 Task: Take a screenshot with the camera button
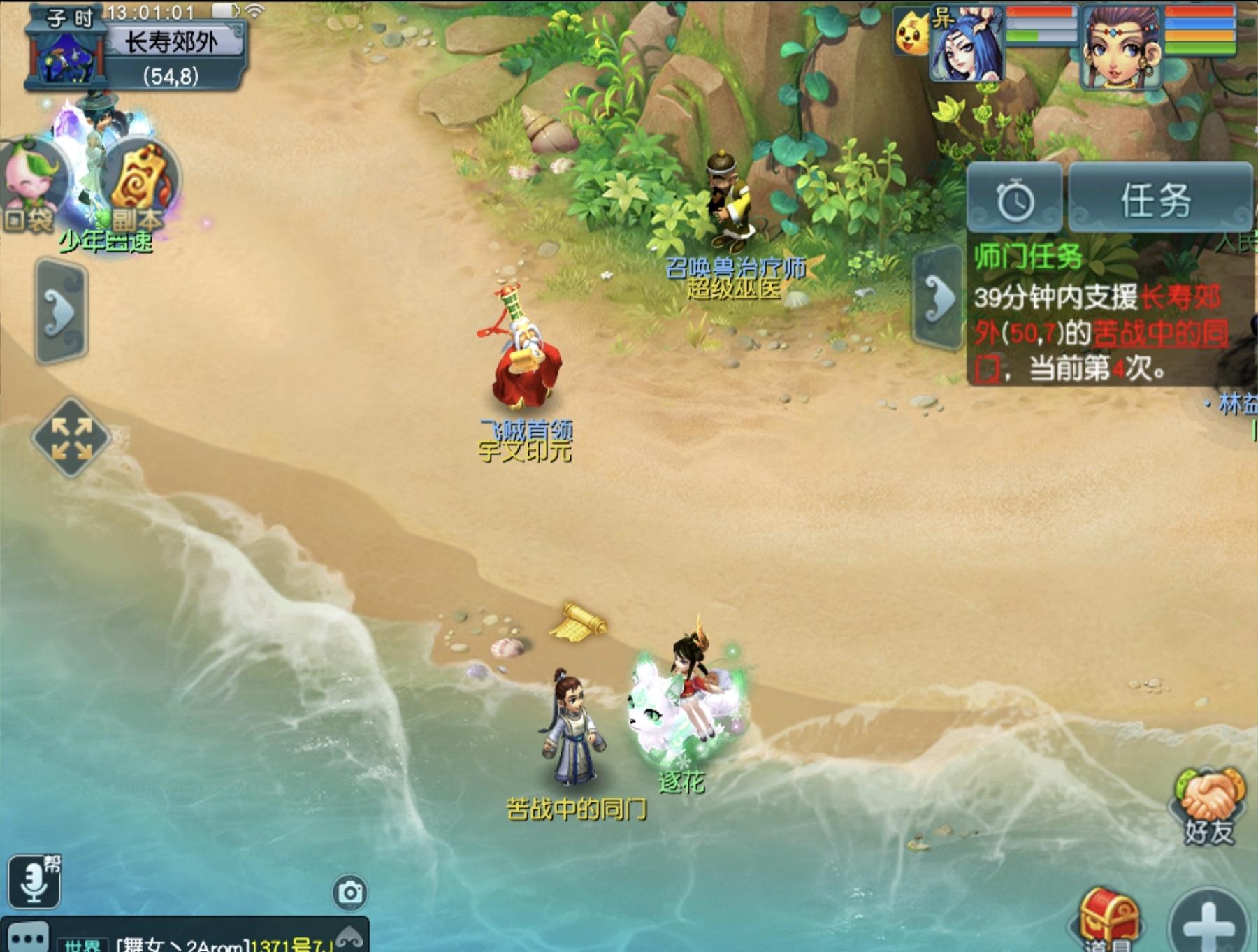(x=349, y=892)
